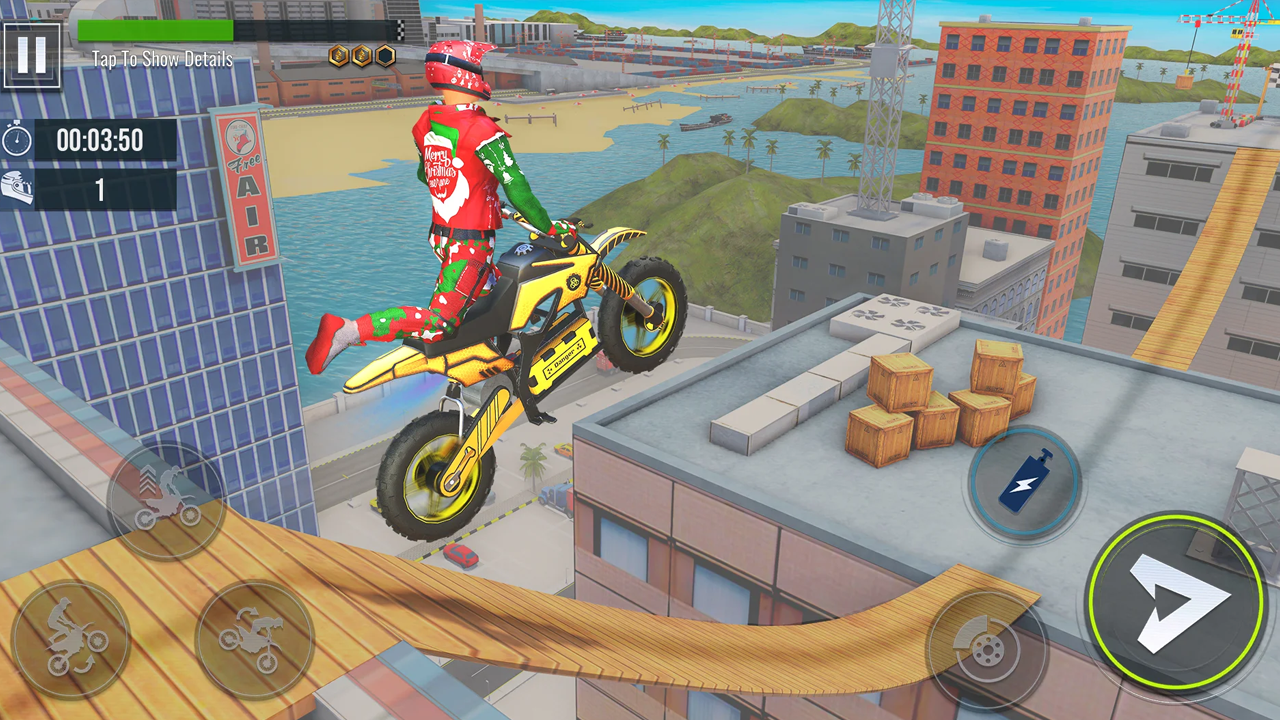Image resolution: width=1280 pixels, height=720 pixels.
Task: Tap the lap counter showing 1
Action: pos(99,190)
